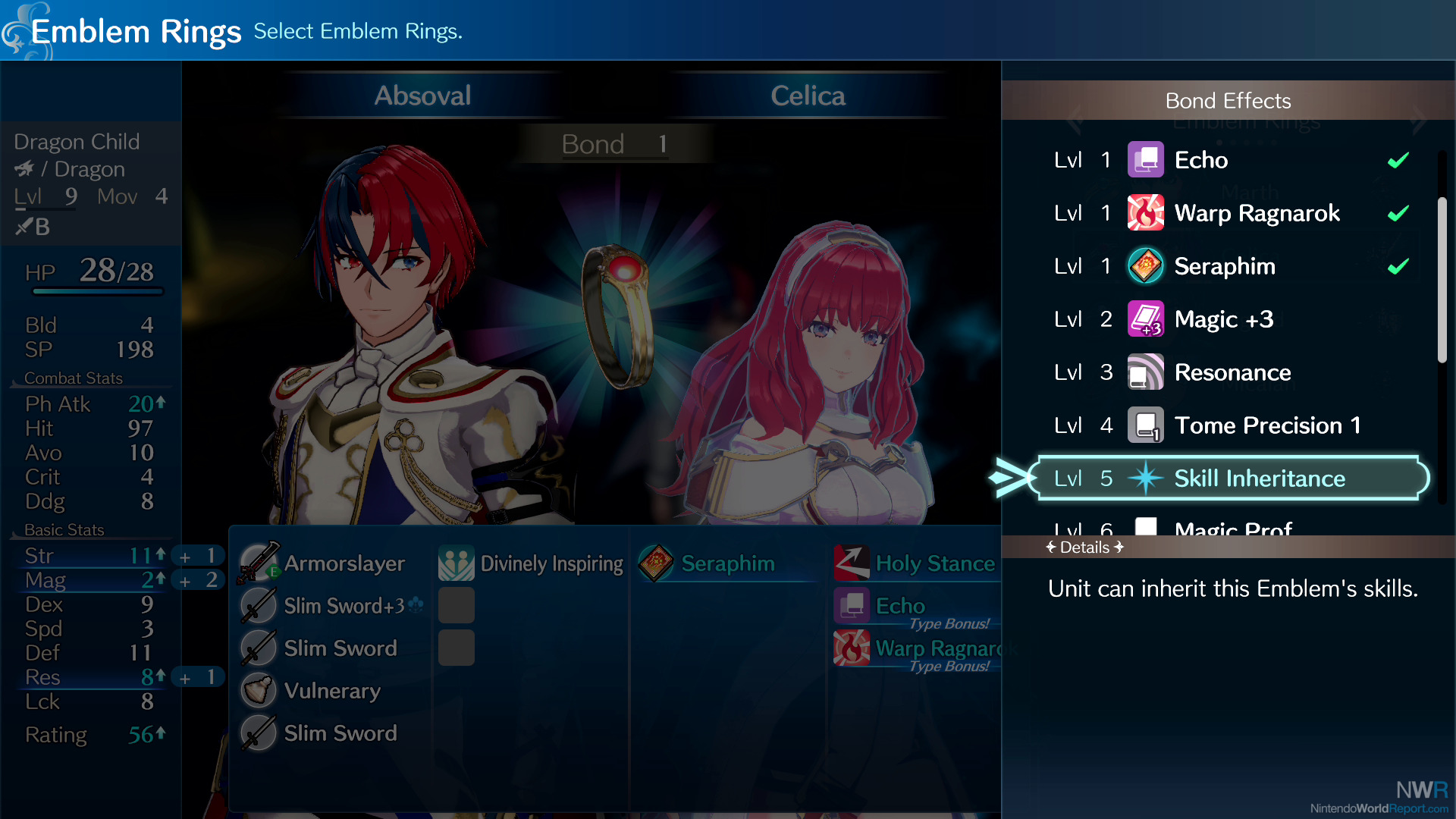
Task: Select the Seraphim bond effect row
Action: coord(1228,266)
